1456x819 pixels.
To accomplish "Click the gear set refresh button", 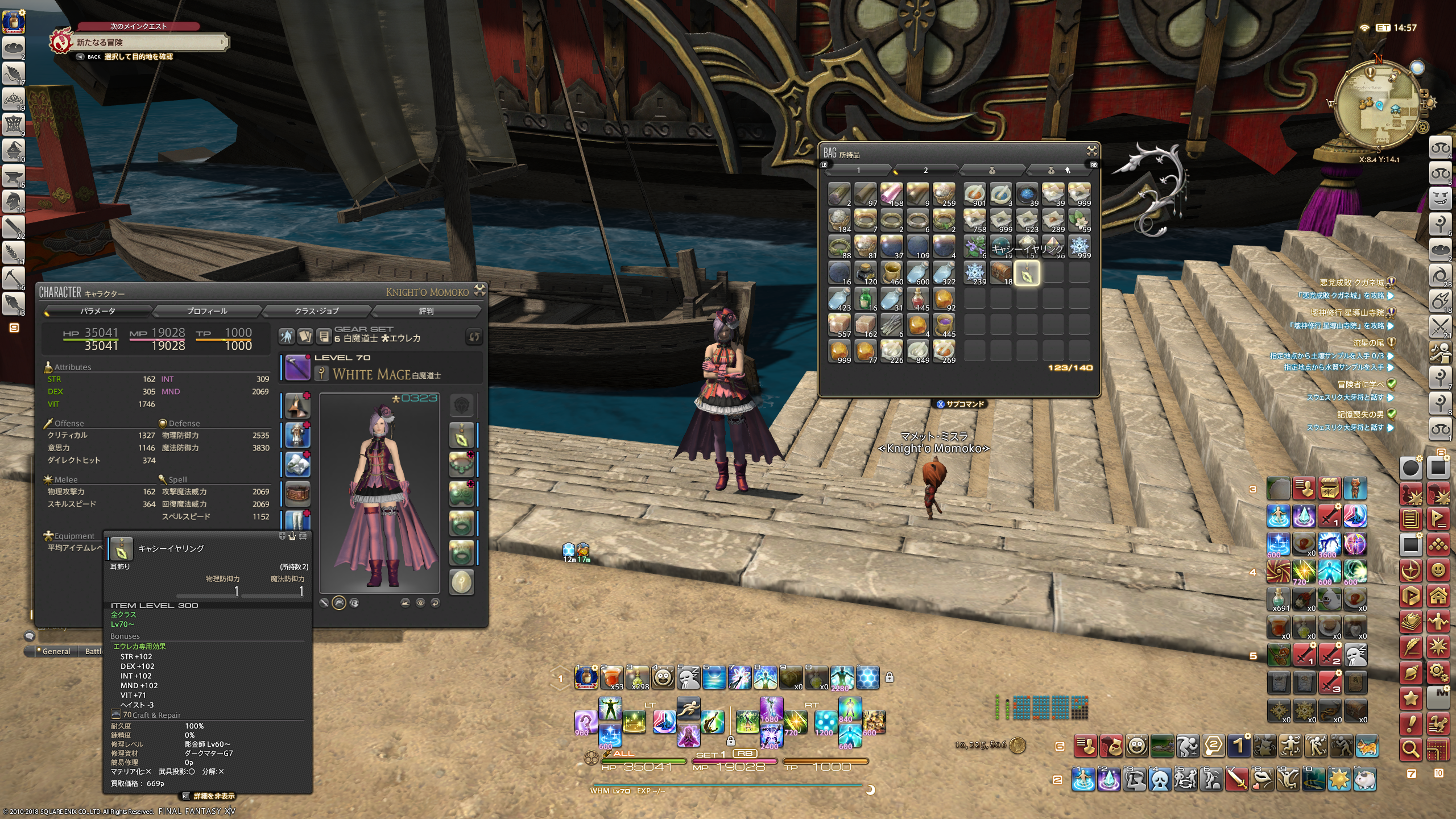I will 473,337.
